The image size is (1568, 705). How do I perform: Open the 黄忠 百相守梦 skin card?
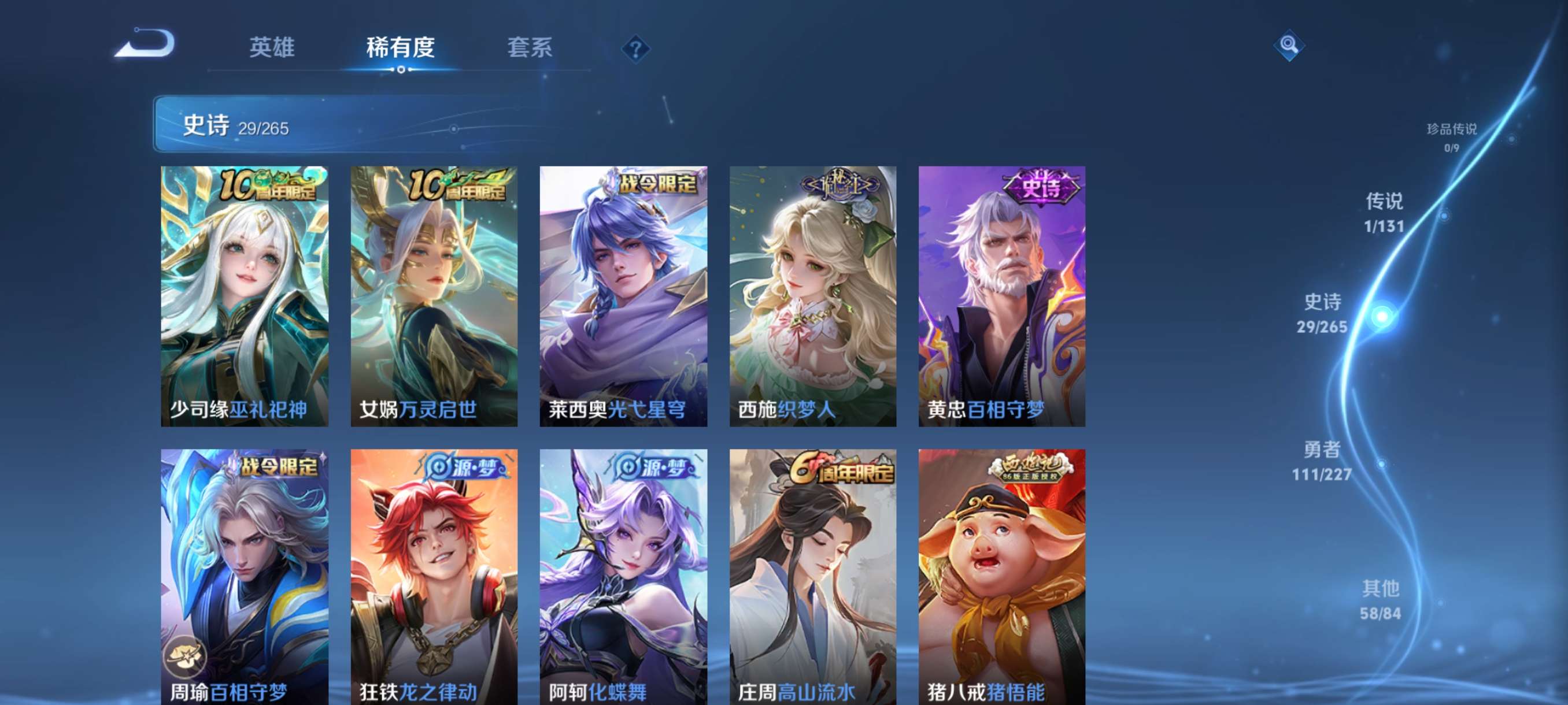point(1001,296)
